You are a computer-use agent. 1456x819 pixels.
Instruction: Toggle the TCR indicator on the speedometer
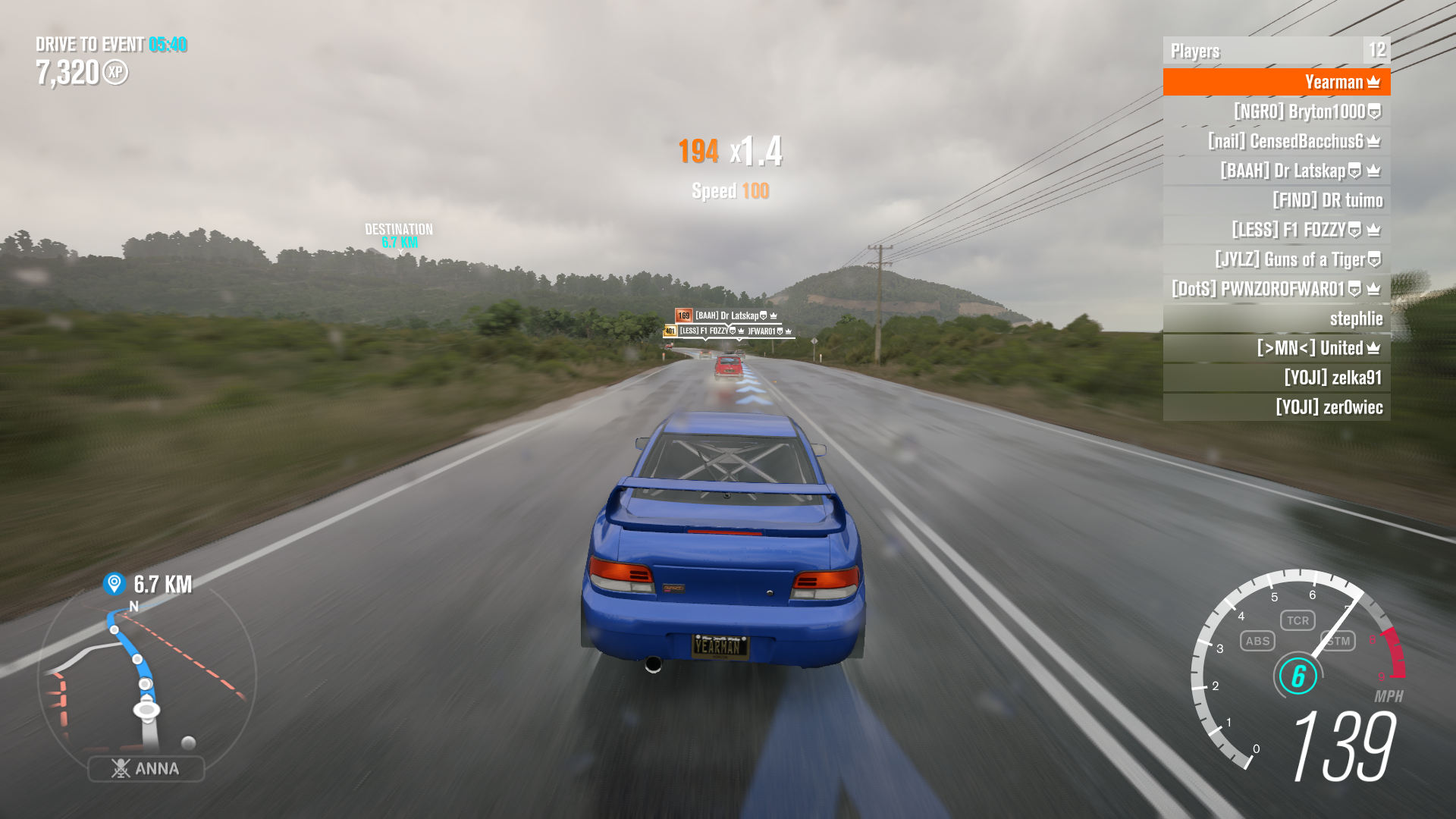click(x=1298, y=620)
